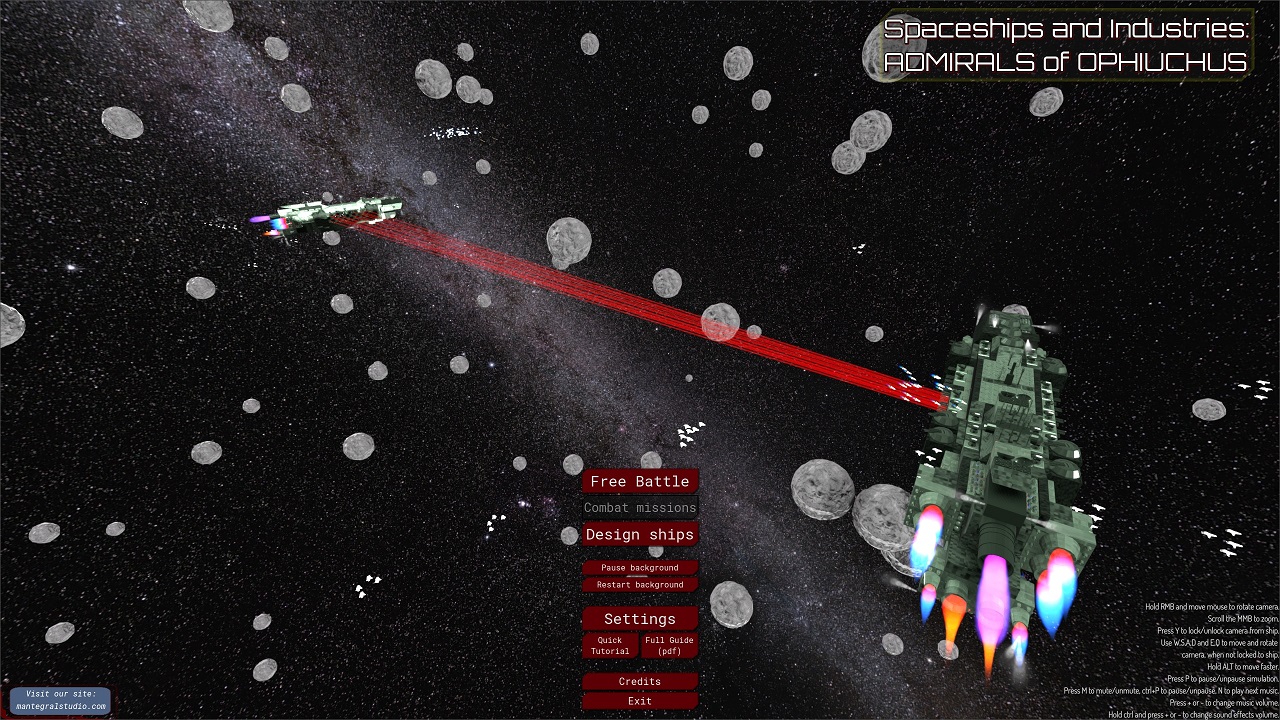Open the Settings menu
Image resolution: width=1280 pixels, height=720 pixels.
tap(640, 619)
